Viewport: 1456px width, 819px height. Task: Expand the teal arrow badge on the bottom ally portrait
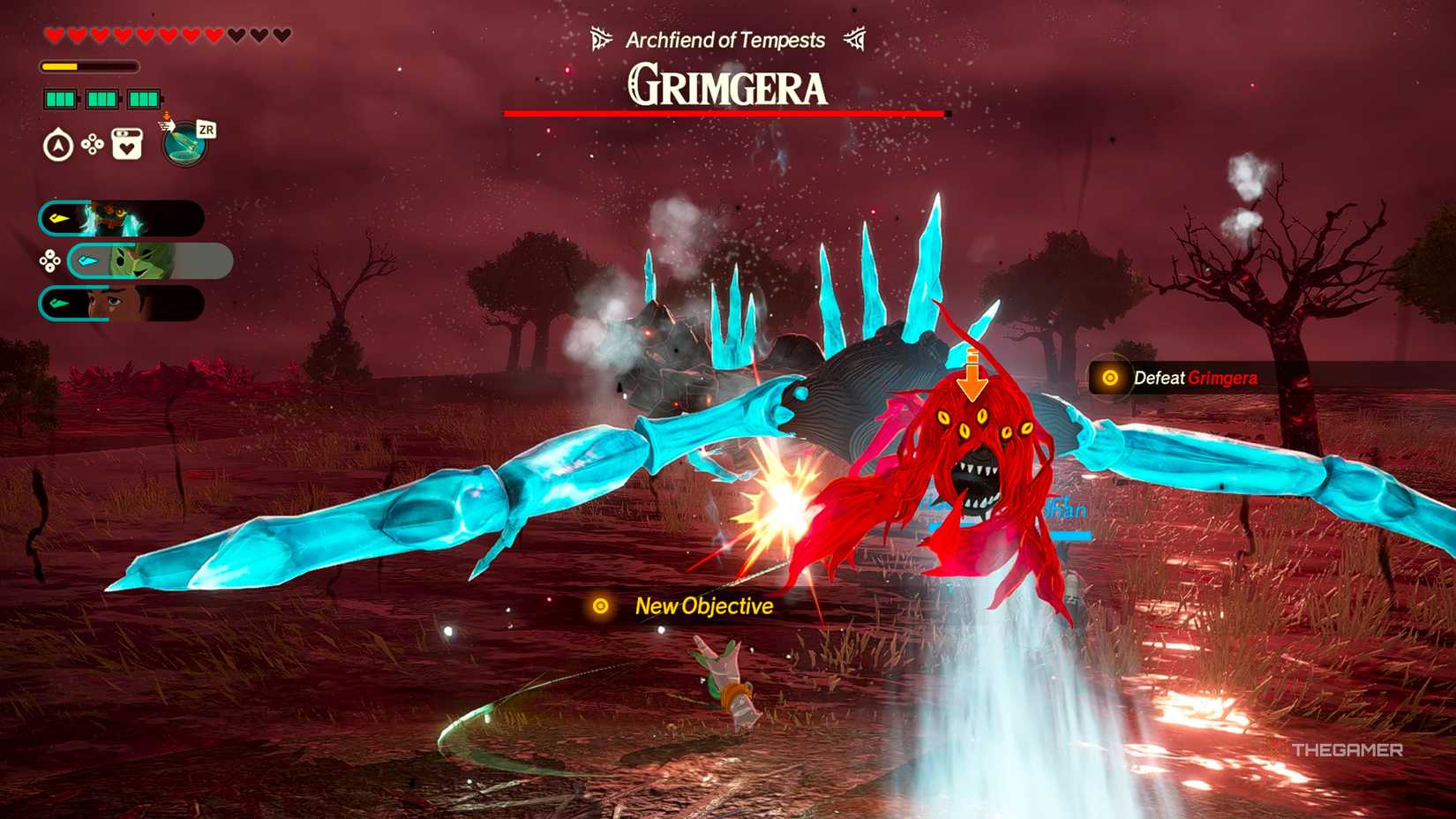(x=57, y=302)
